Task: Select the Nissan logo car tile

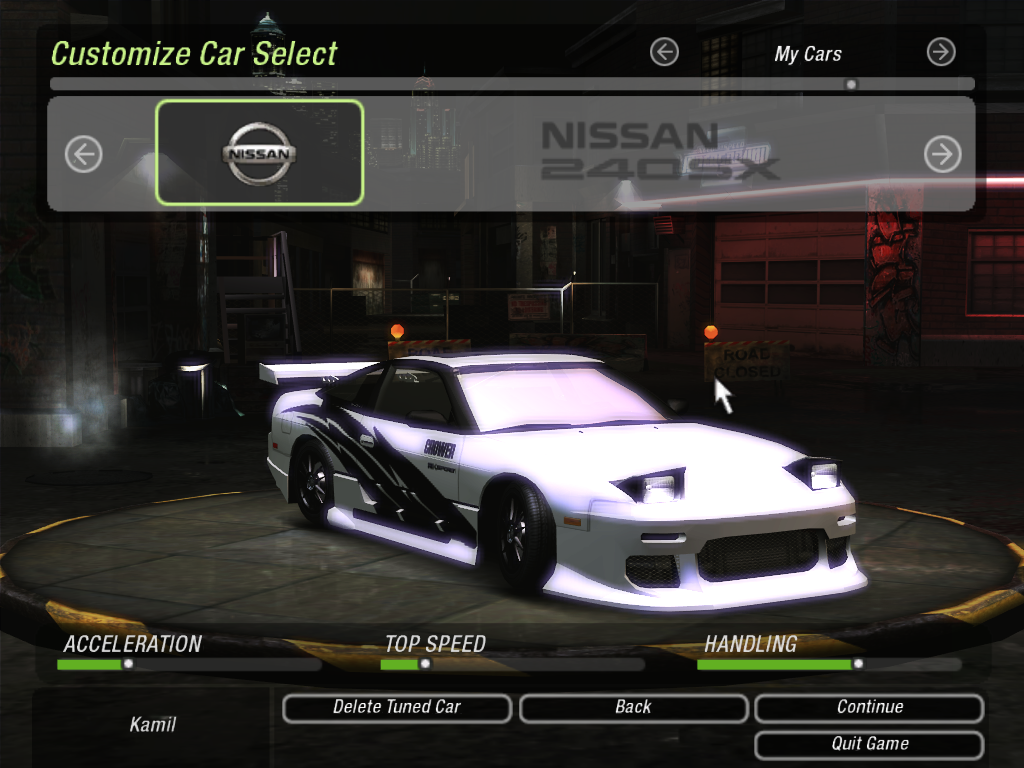Action: tap(260, 153)
